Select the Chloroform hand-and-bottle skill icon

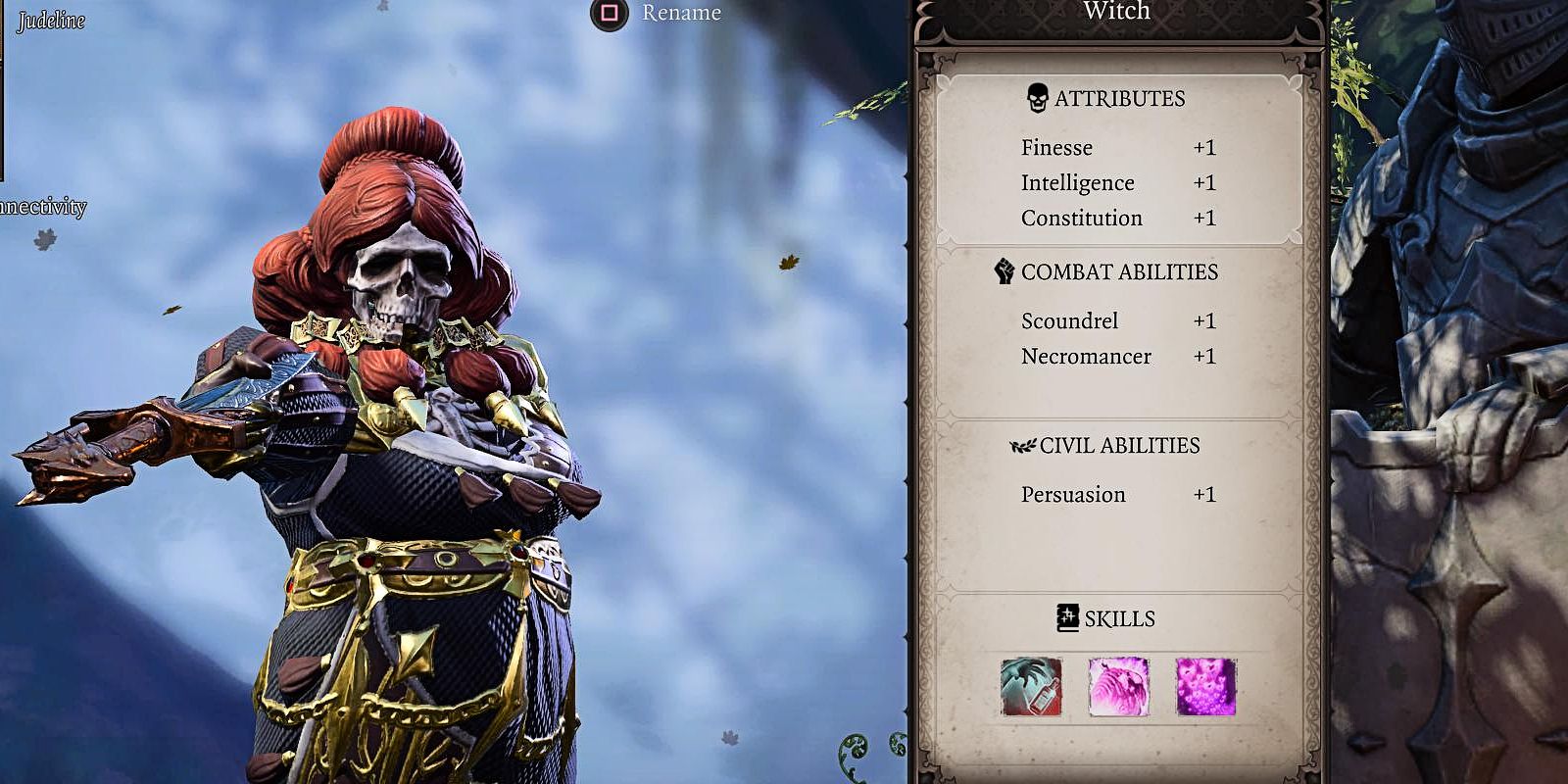point(1032,687)
